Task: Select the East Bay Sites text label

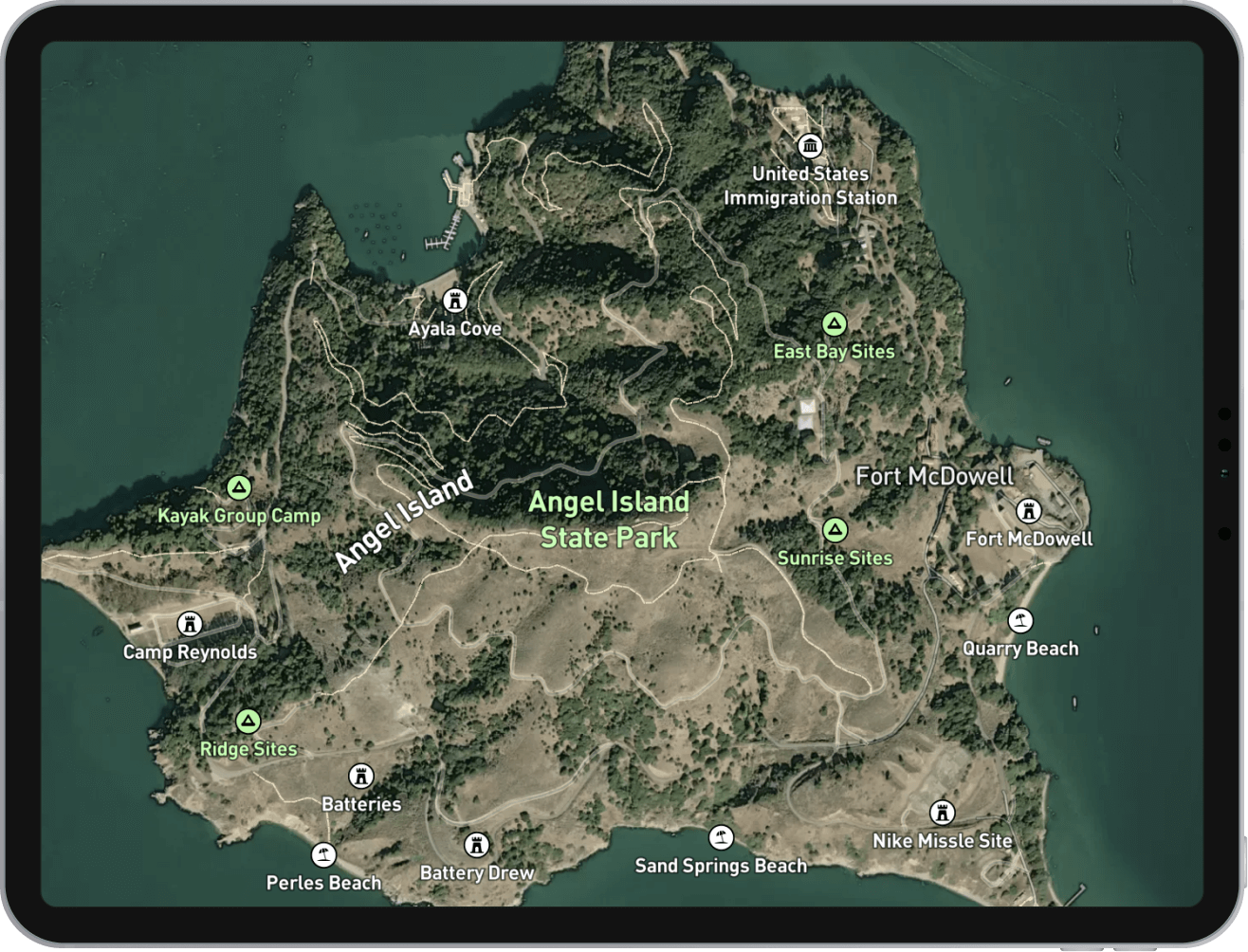Action: [x=834, y=351]
